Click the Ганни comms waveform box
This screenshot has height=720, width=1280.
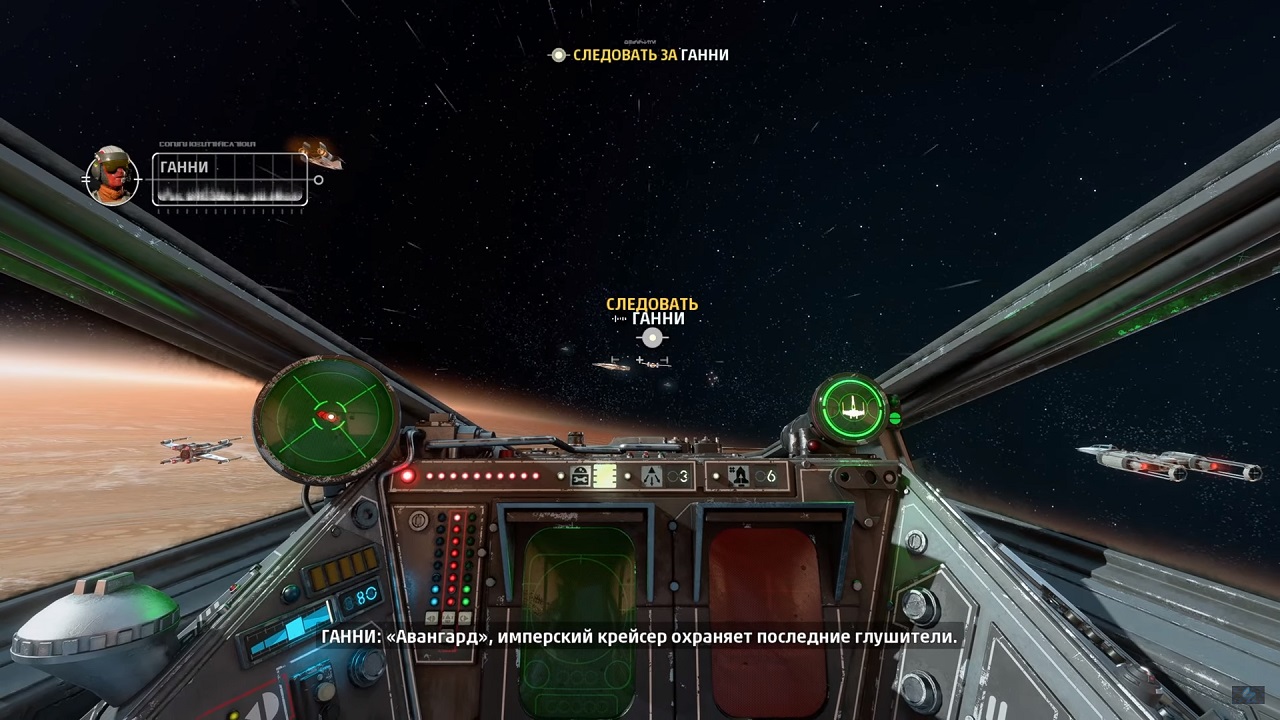[230, 180]
